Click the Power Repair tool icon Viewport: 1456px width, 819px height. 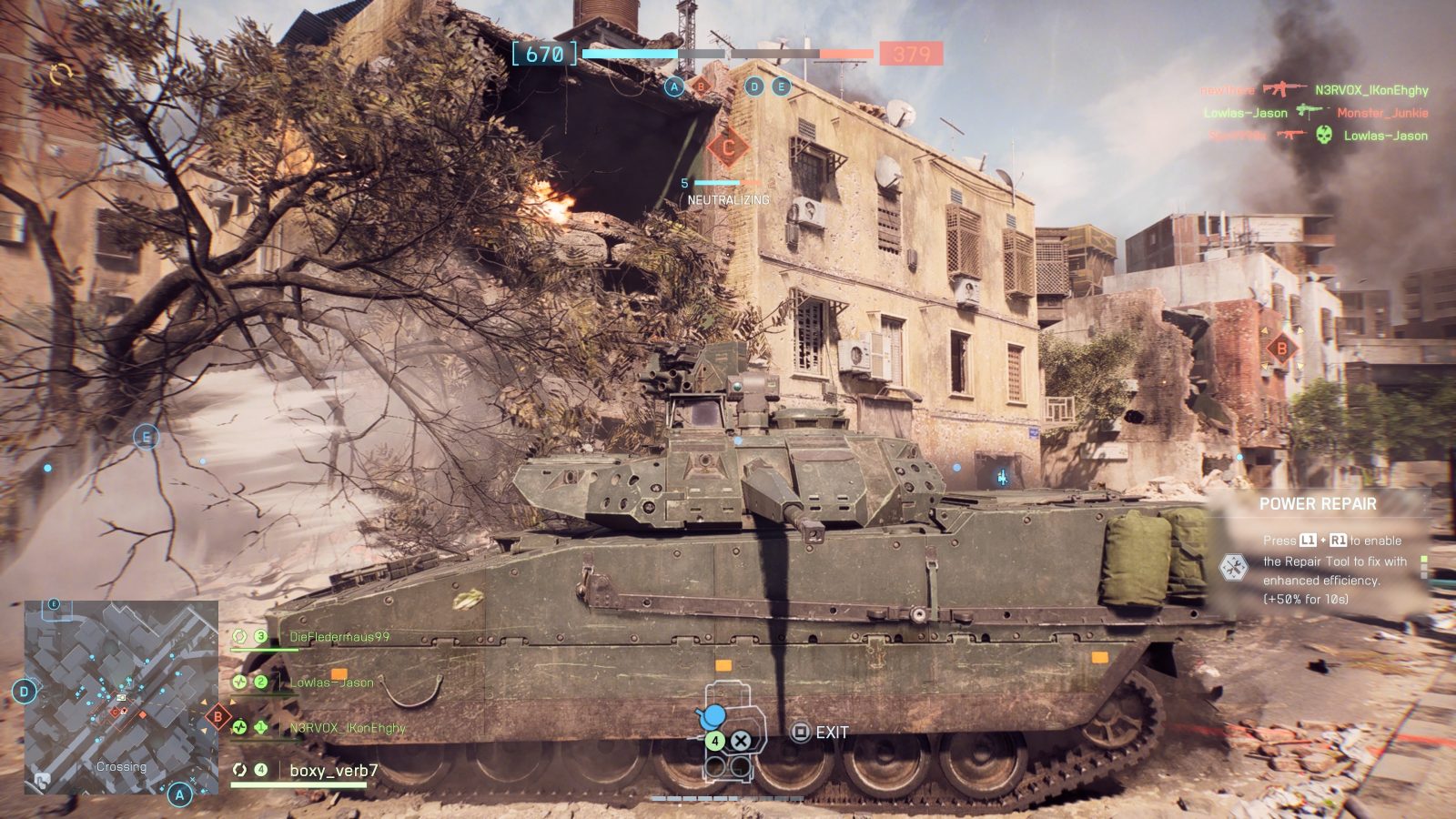tap(1233, 568)
